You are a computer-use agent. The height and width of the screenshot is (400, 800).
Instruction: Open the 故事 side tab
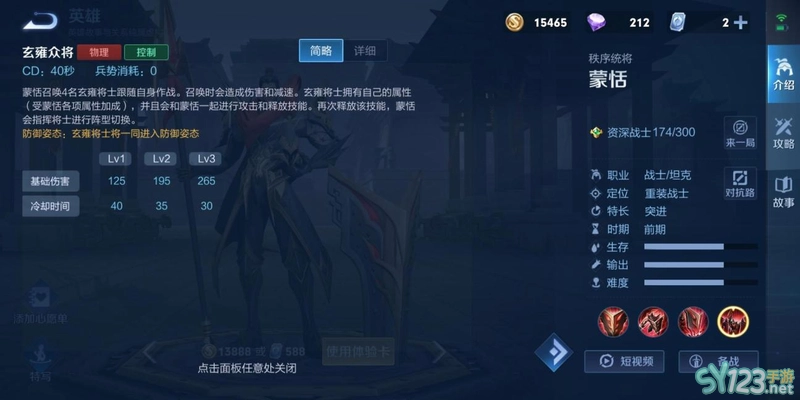tap(782, 190)
